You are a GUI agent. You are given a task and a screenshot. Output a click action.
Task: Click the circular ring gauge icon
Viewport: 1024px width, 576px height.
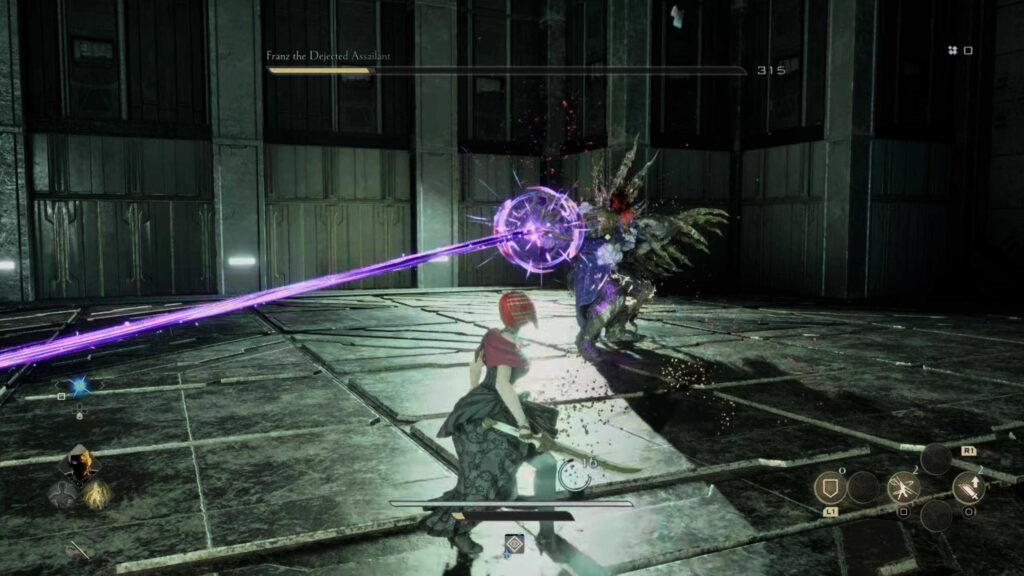click(573, 476)
